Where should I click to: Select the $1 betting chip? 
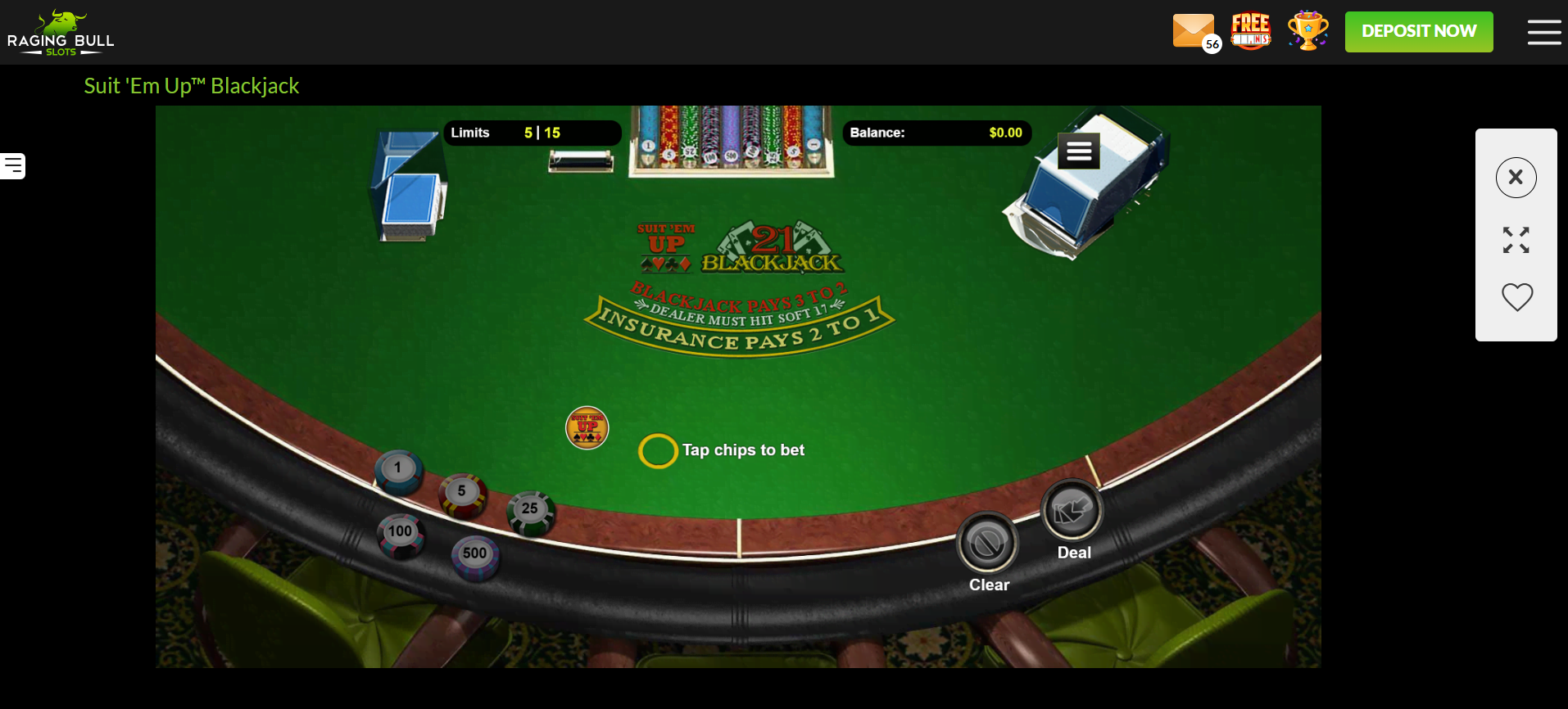(399, 467)
